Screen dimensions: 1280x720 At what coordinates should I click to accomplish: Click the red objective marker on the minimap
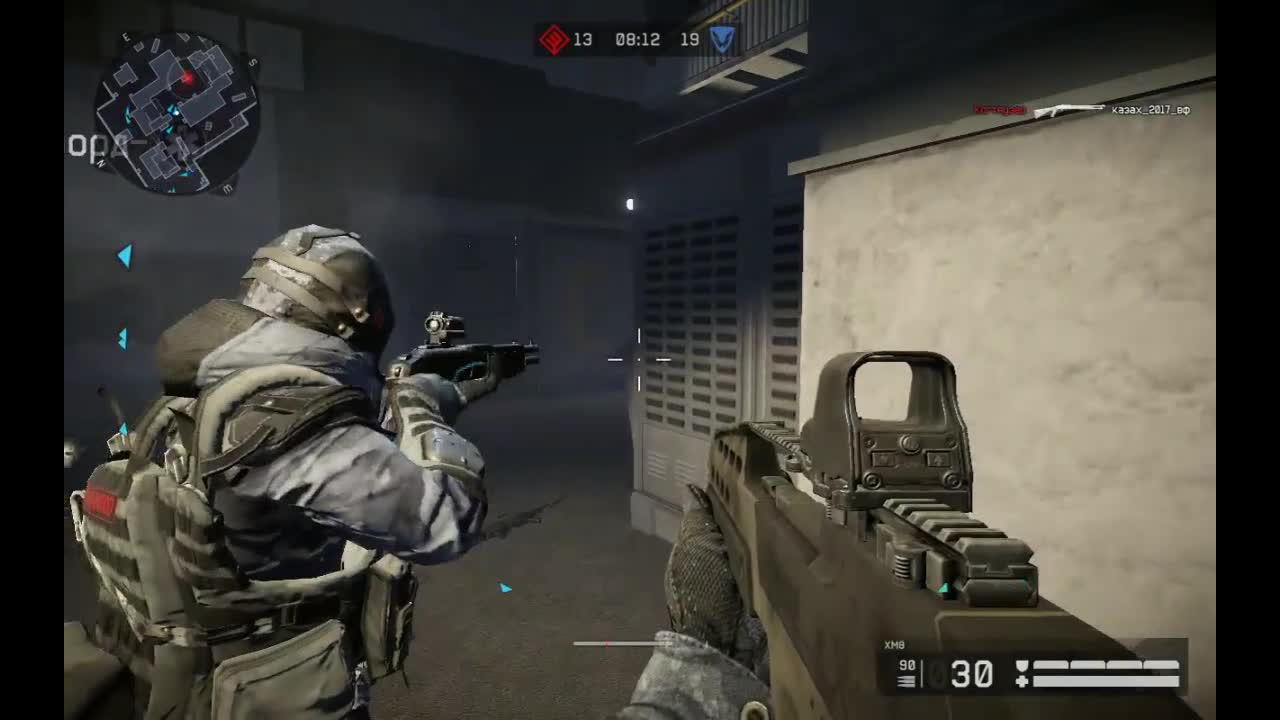pyautogui.click(x=188, y=76)
